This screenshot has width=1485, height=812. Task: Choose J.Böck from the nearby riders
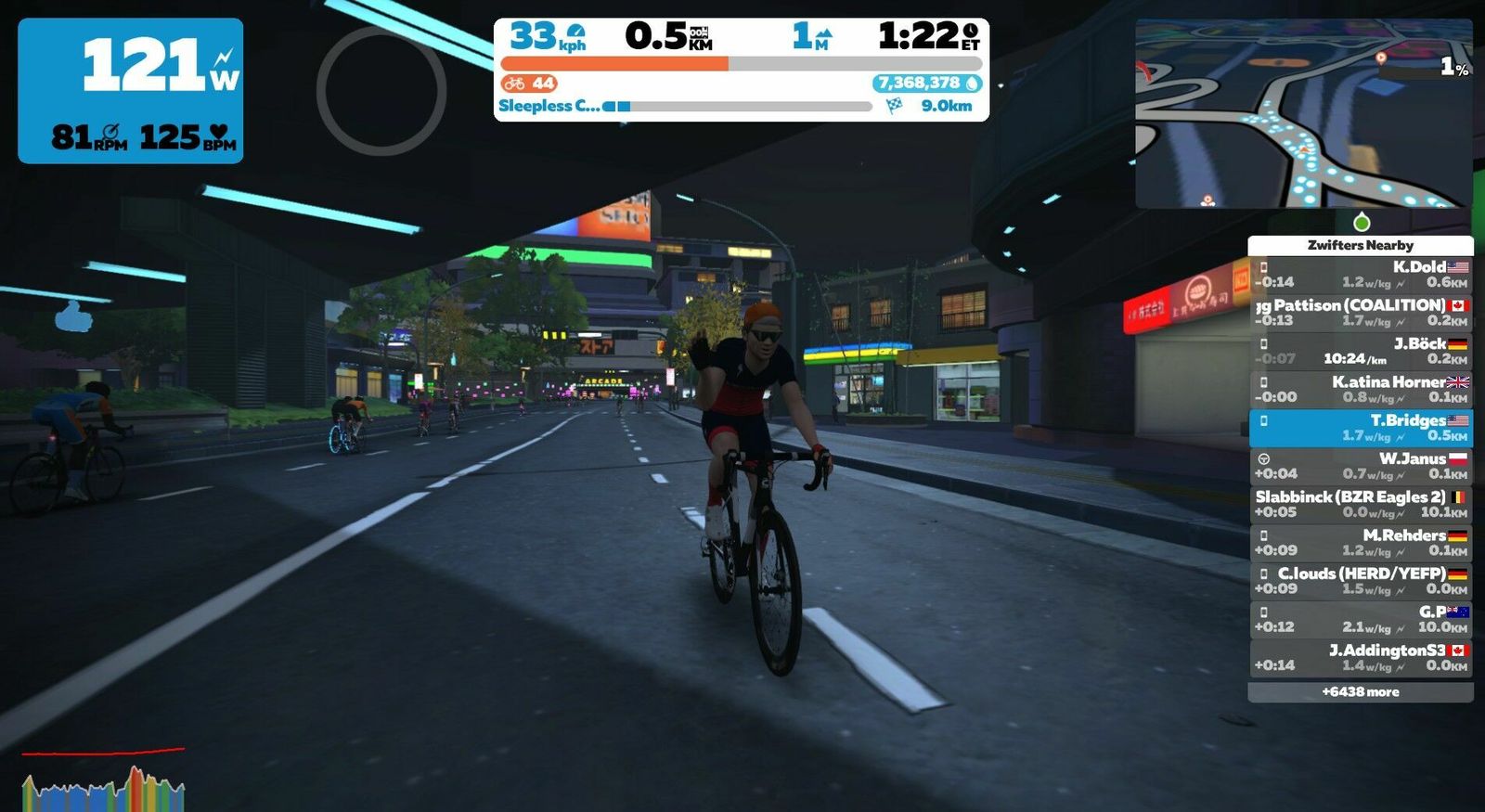point(1360,351)
